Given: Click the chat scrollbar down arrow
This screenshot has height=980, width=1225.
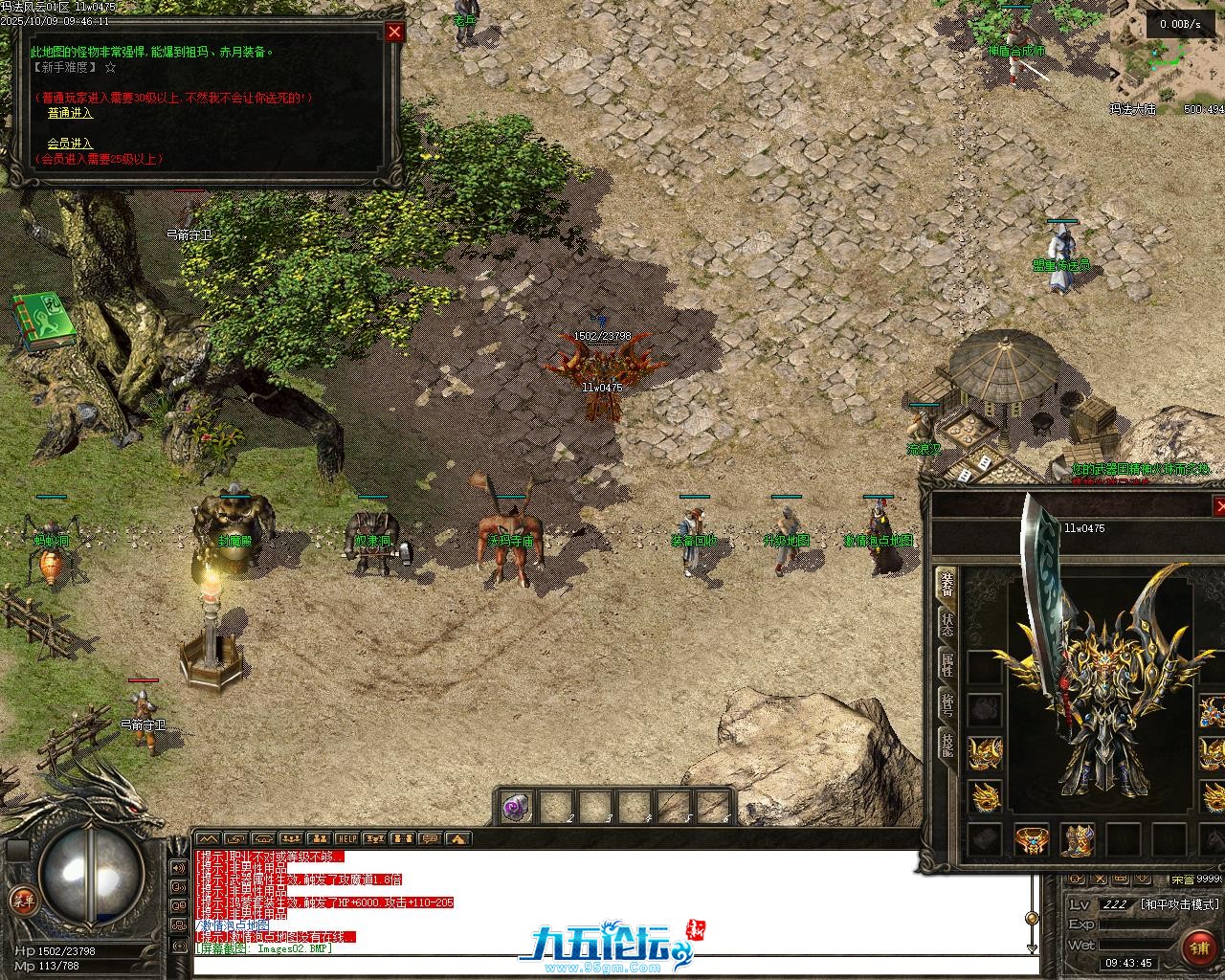Looking at the screenshot, I should (x=1032, y=947).
